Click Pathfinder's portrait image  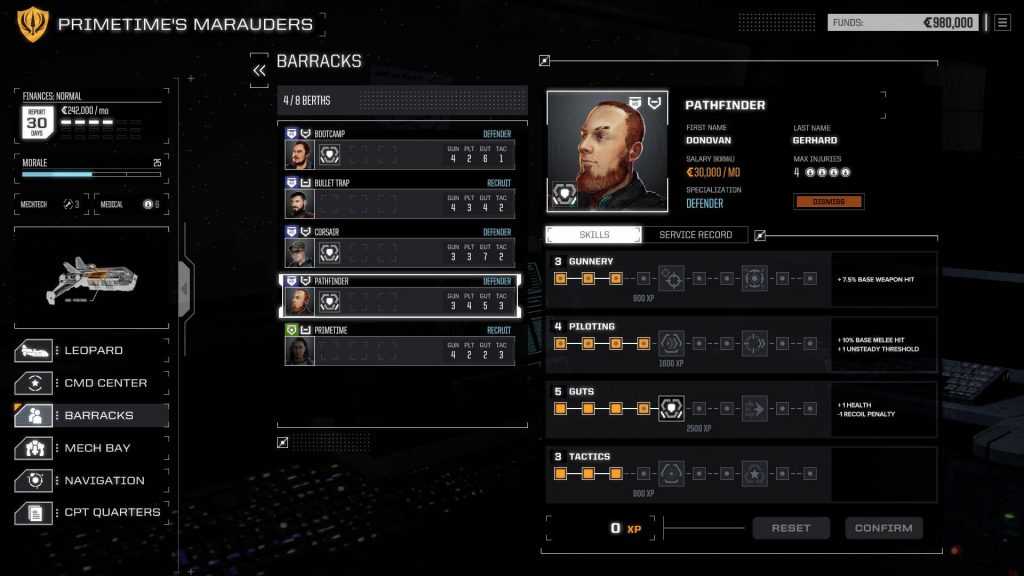607,151
